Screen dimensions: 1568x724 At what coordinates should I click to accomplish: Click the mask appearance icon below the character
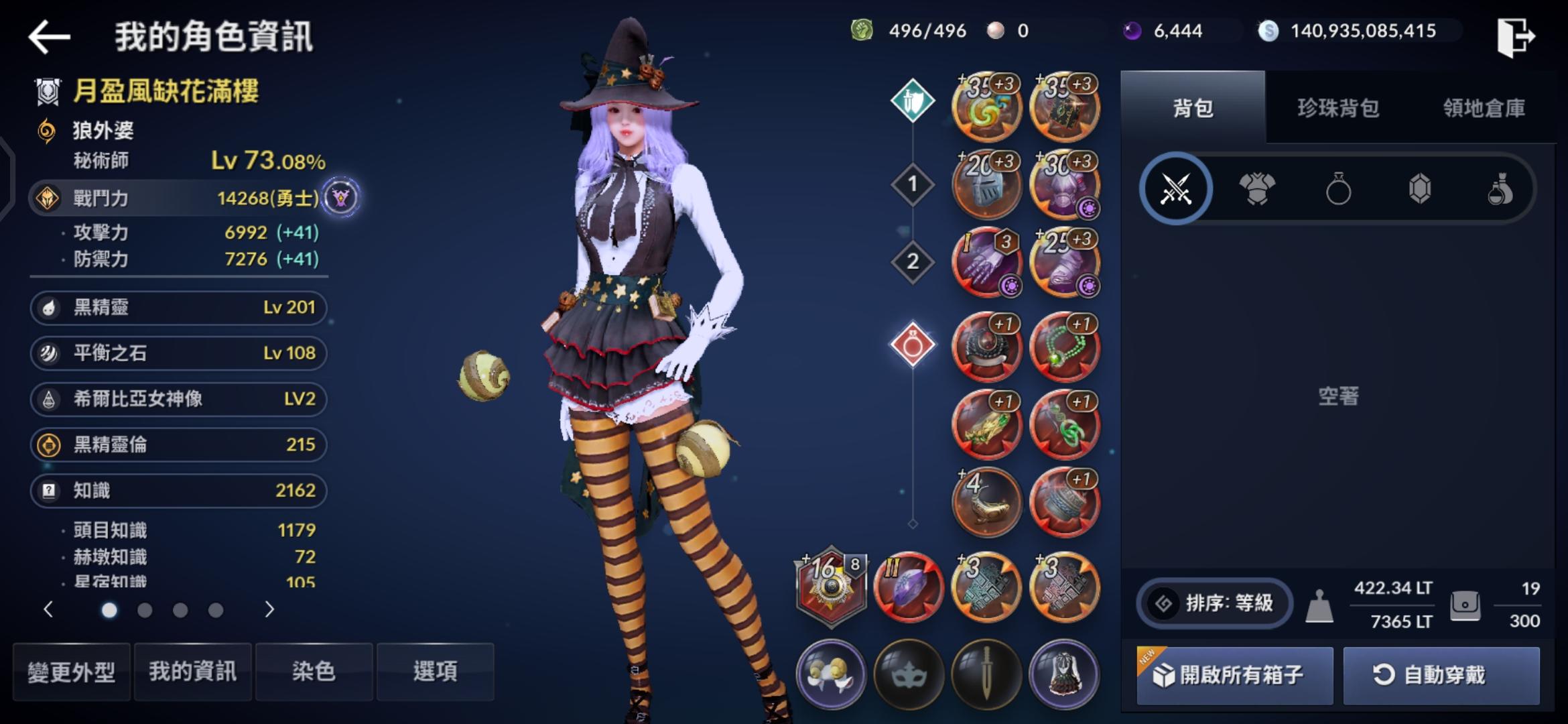tap(909, 675)
